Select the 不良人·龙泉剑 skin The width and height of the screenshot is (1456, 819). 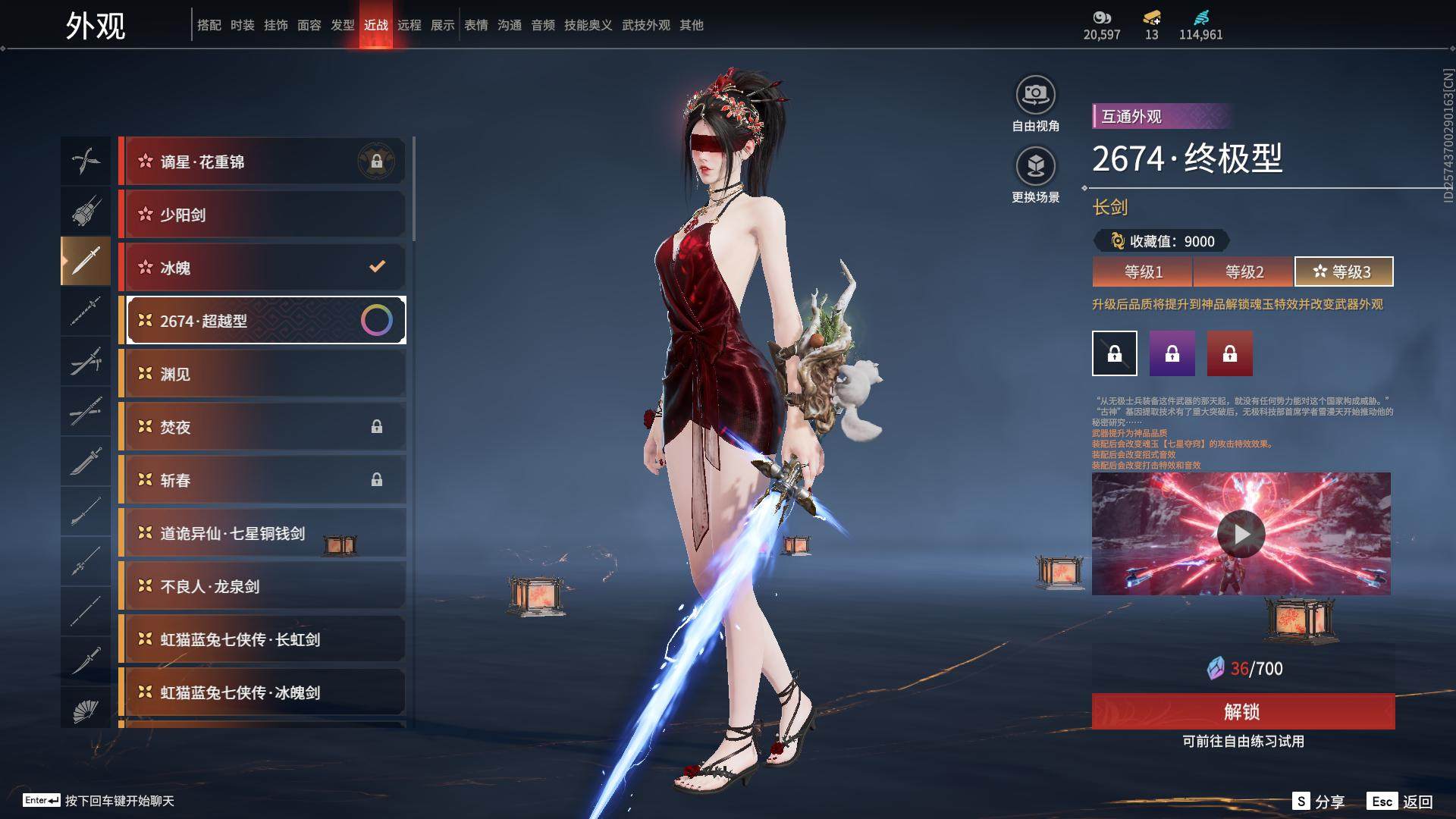[262, 586]
